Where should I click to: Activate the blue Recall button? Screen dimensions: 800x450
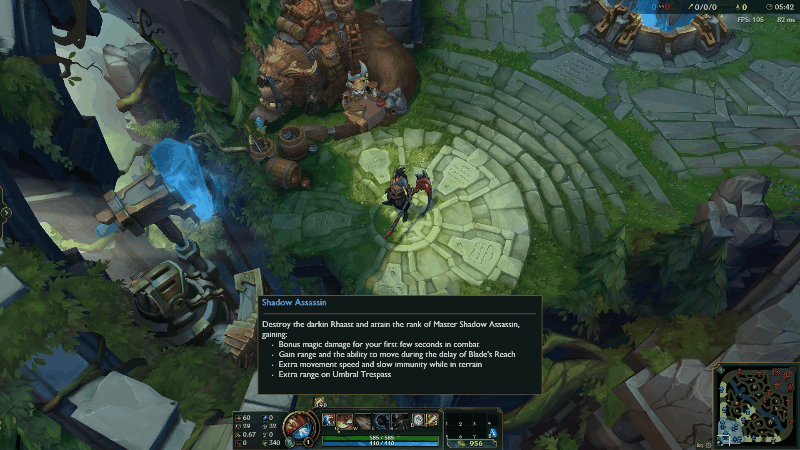[x=493, y=432]
